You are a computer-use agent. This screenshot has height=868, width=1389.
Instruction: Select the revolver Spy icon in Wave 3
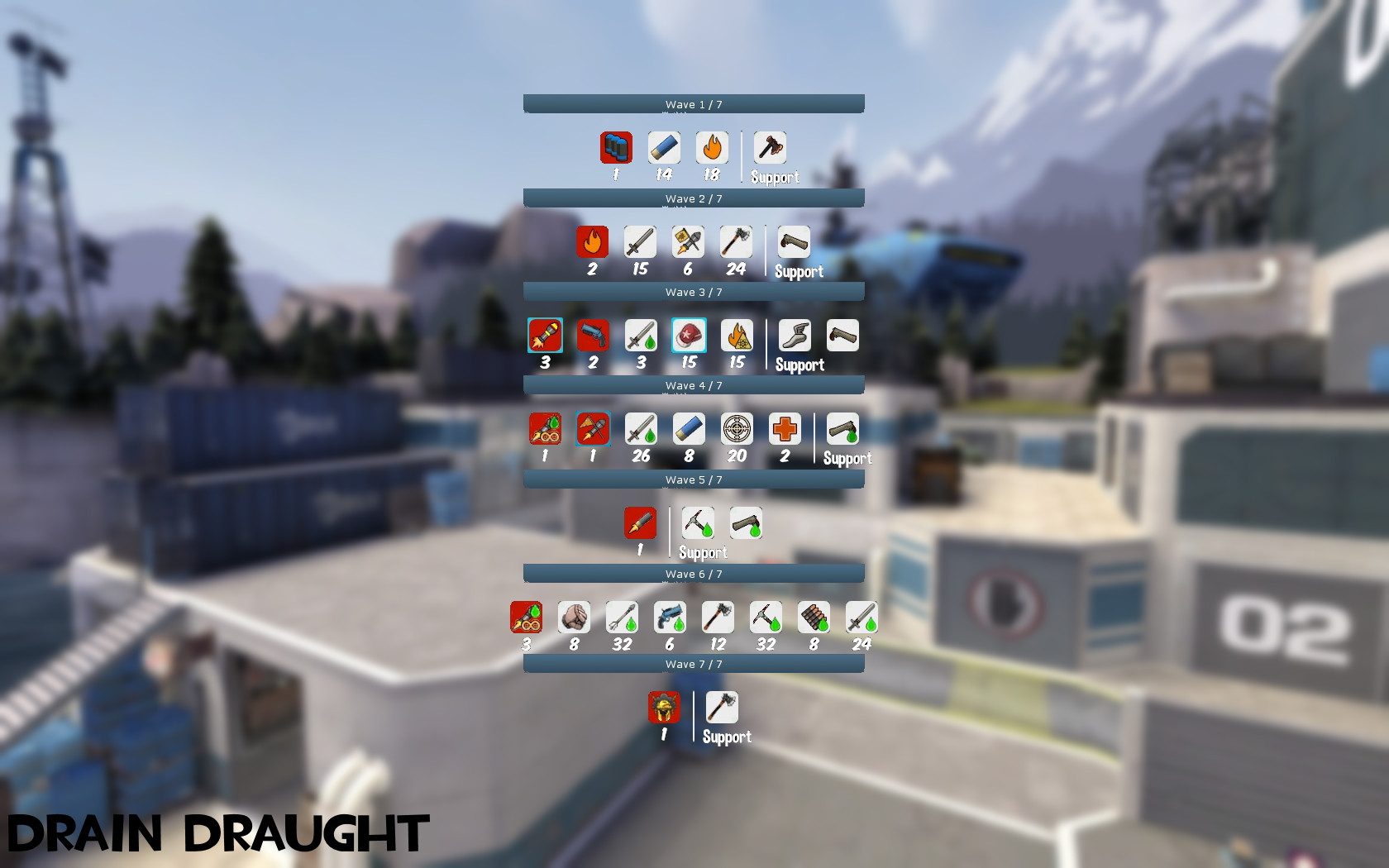[592, 336]
